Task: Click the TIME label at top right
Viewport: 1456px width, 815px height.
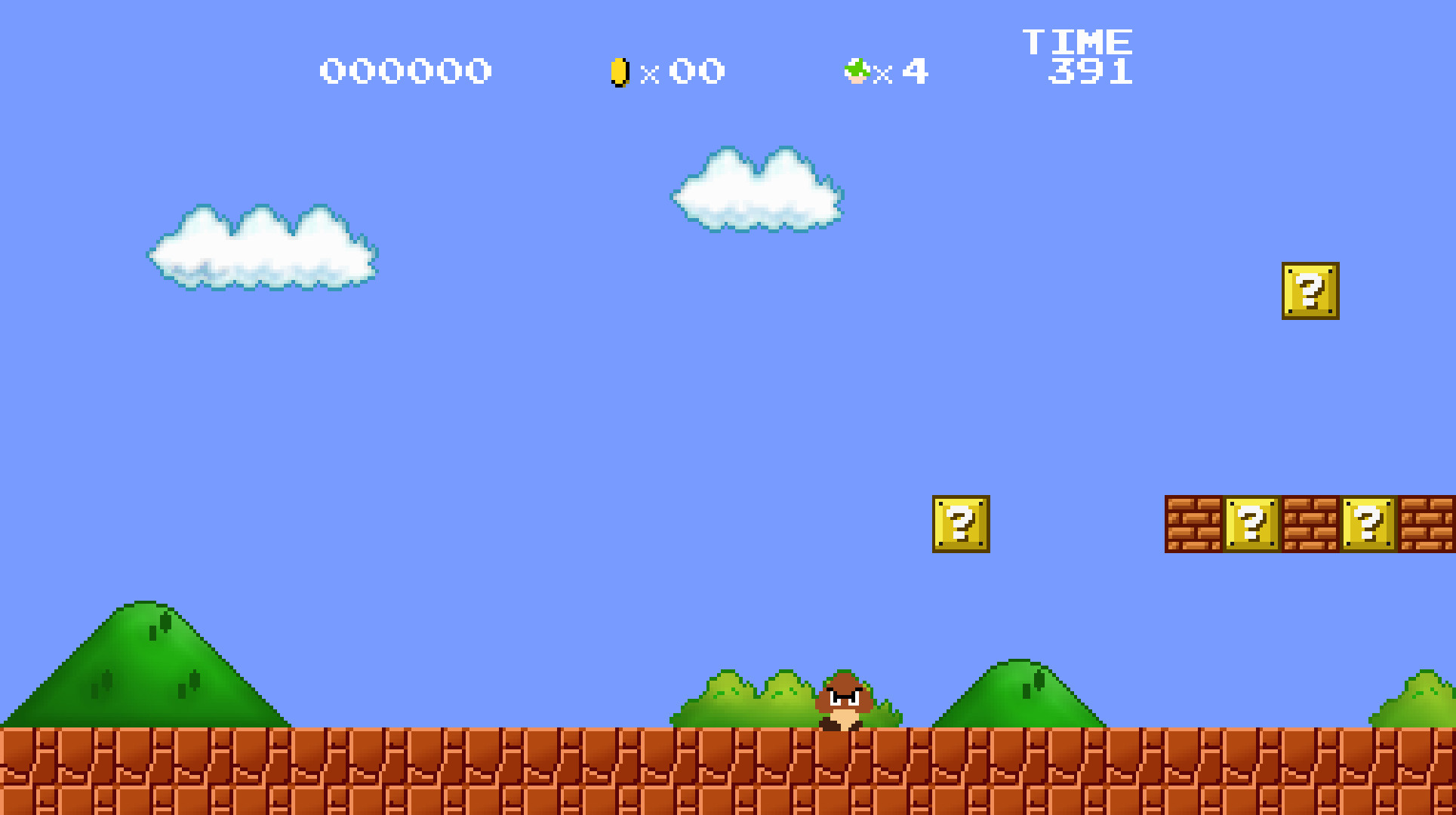Action: 1079,42
